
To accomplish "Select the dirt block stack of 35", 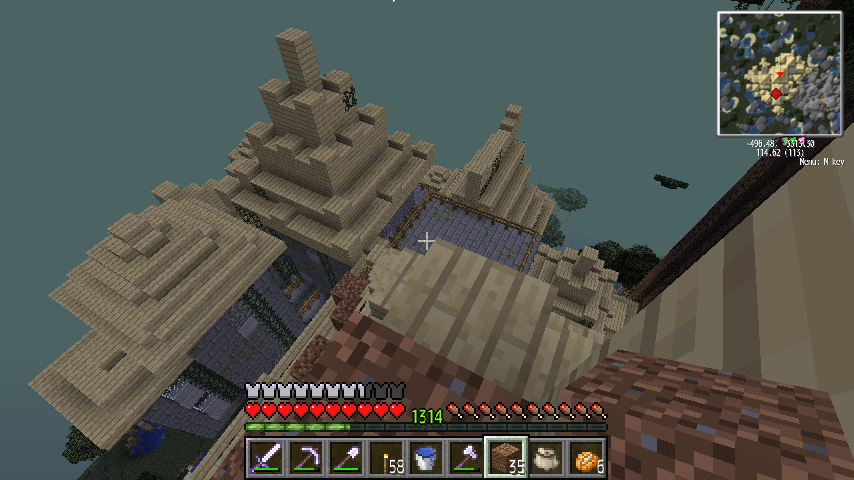I will click(506, 458).
